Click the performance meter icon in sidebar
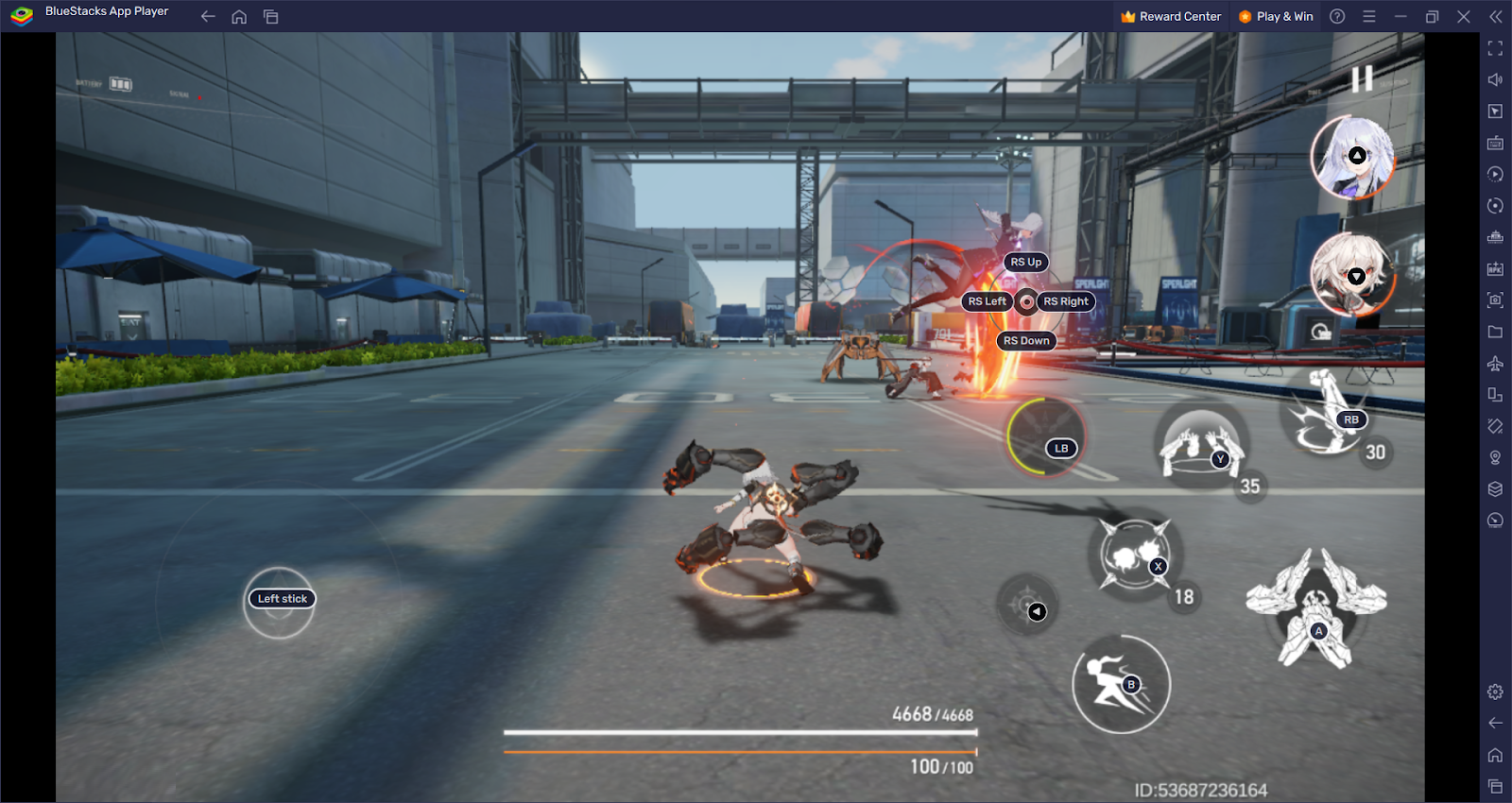This screenshot has height=803, width=1512. [x=1496, y=521]
